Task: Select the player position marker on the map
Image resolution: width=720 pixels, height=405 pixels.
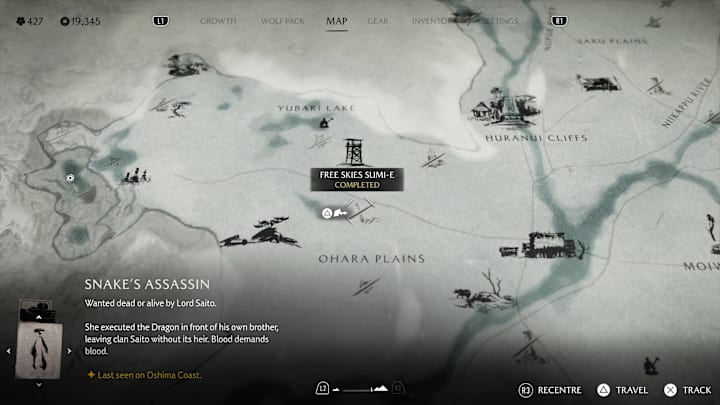Action: [x=327, y=213]
